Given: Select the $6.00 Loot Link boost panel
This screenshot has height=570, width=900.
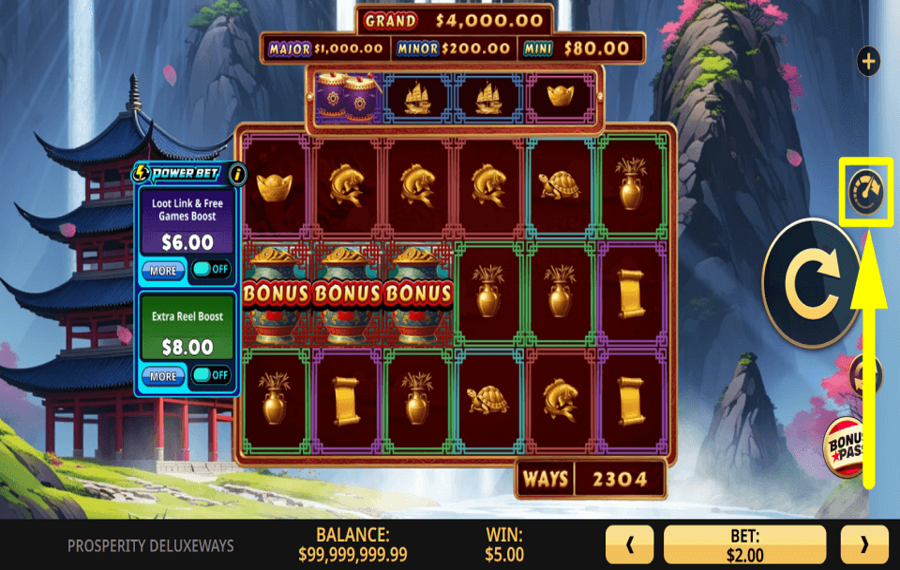Looking at the screenshot, I should click(x=187, y=225).
